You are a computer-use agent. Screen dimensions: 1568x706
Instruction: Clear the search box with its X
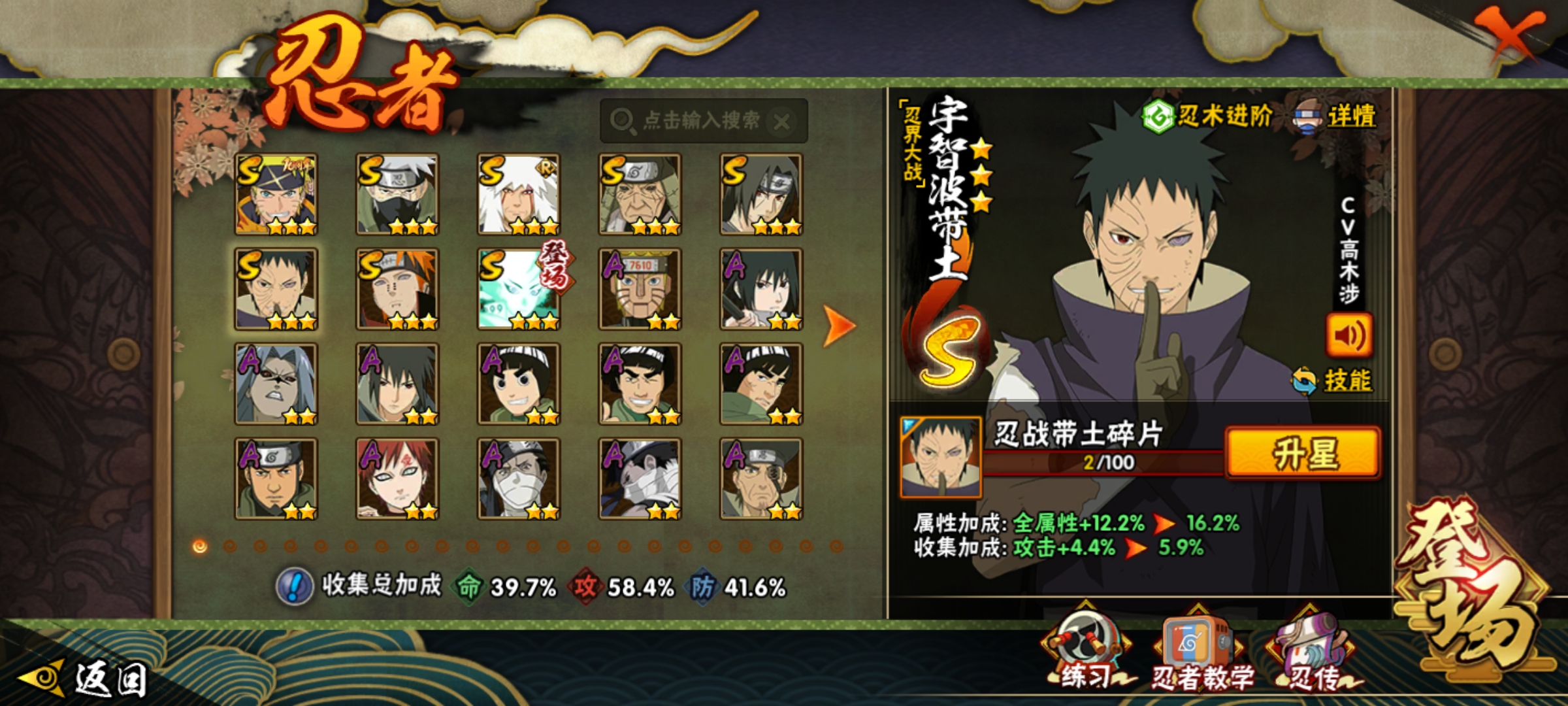tap(782, 121)
